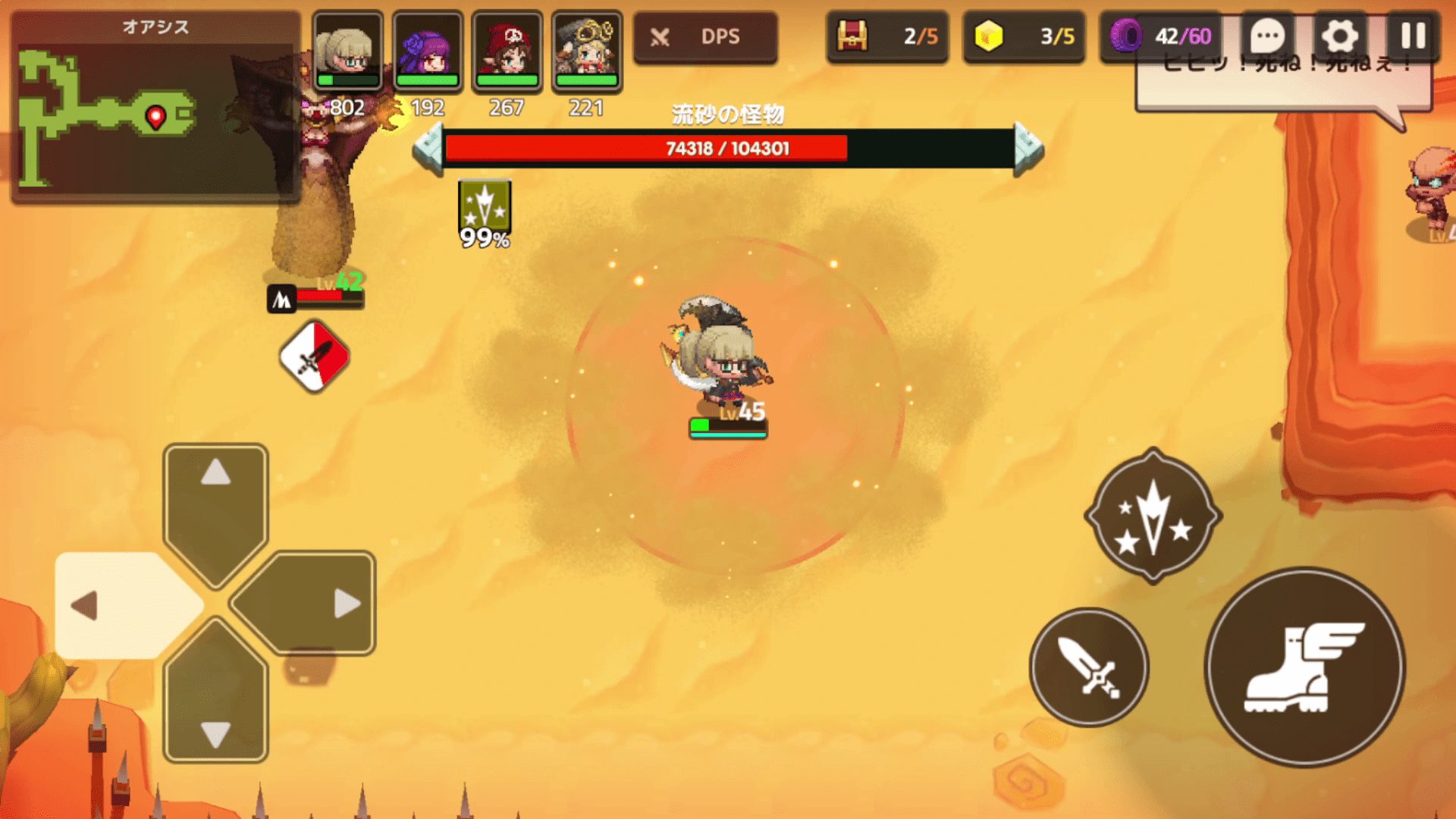Activate the star burst weapon skill
This screenshot has width=1456, height=819.
click(x=1153, y=517)
